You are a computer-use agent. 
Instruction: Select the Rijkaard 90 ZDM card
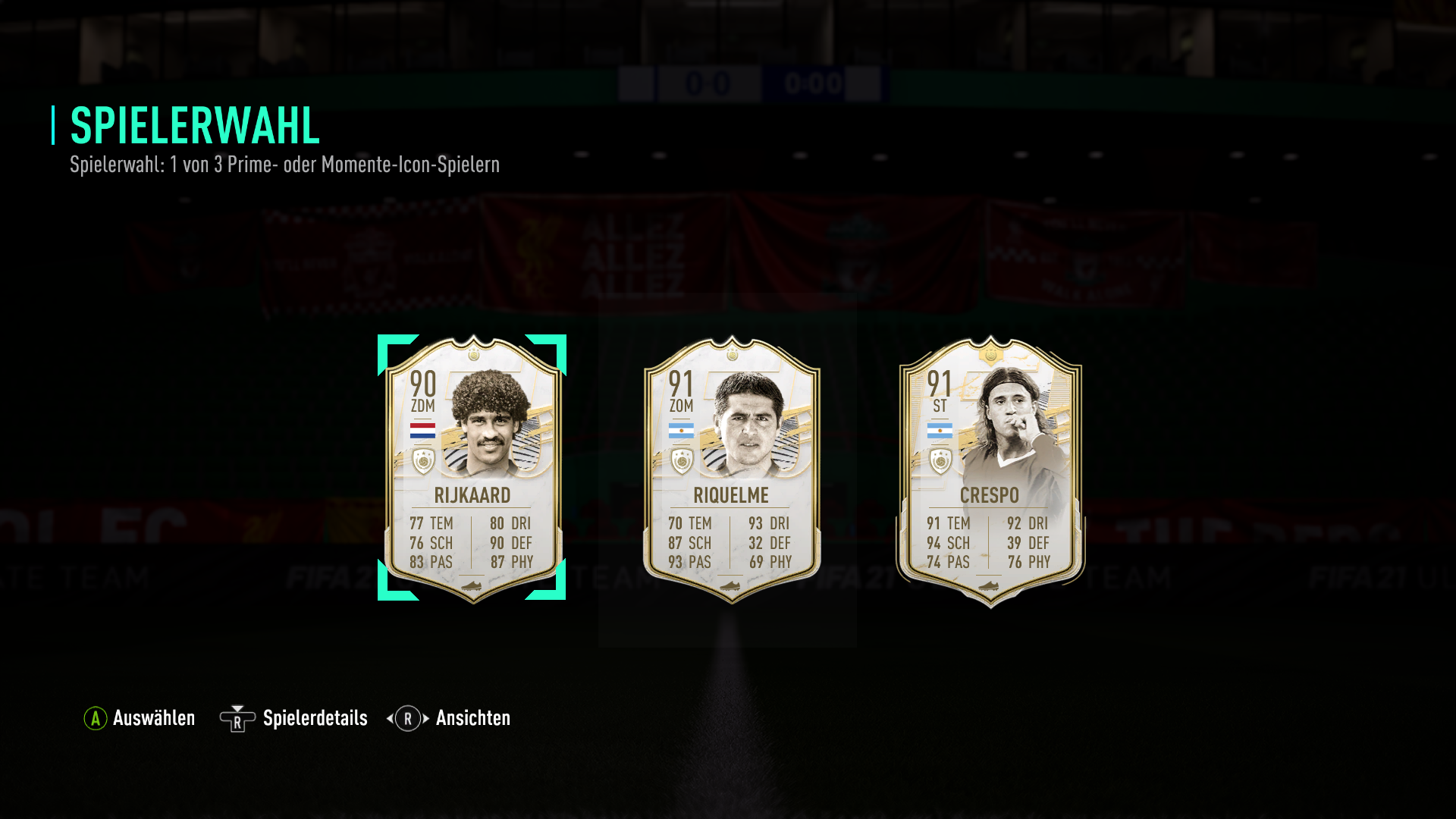click(x=472, y=468)
